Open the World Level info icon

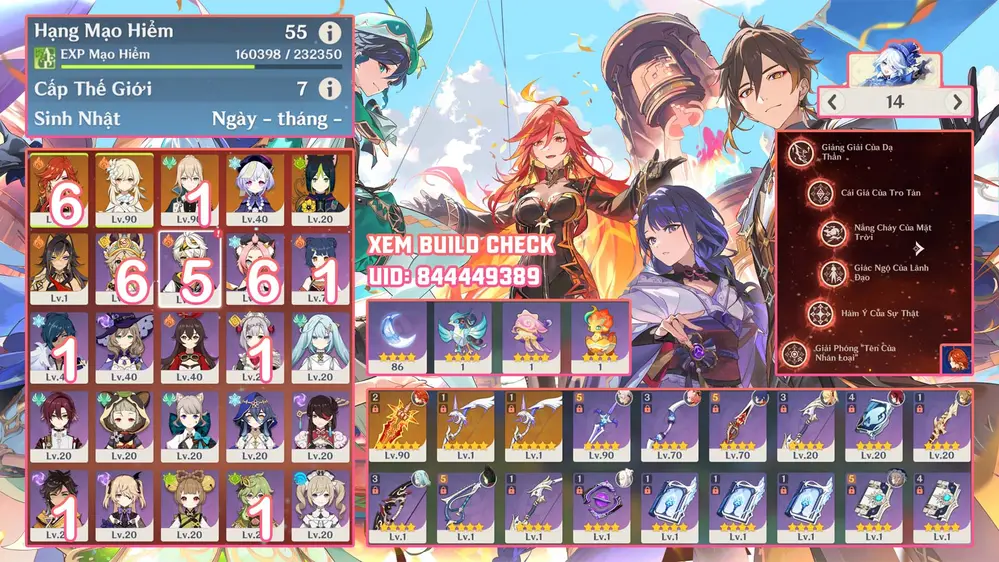pyautogui.click(x=330, y=90)
